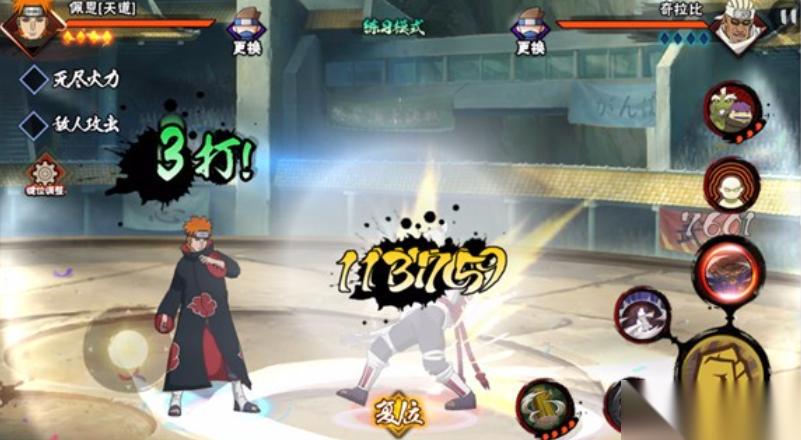
Task: Summon the green toad scroll icon
Action: (x=733, y=109)
